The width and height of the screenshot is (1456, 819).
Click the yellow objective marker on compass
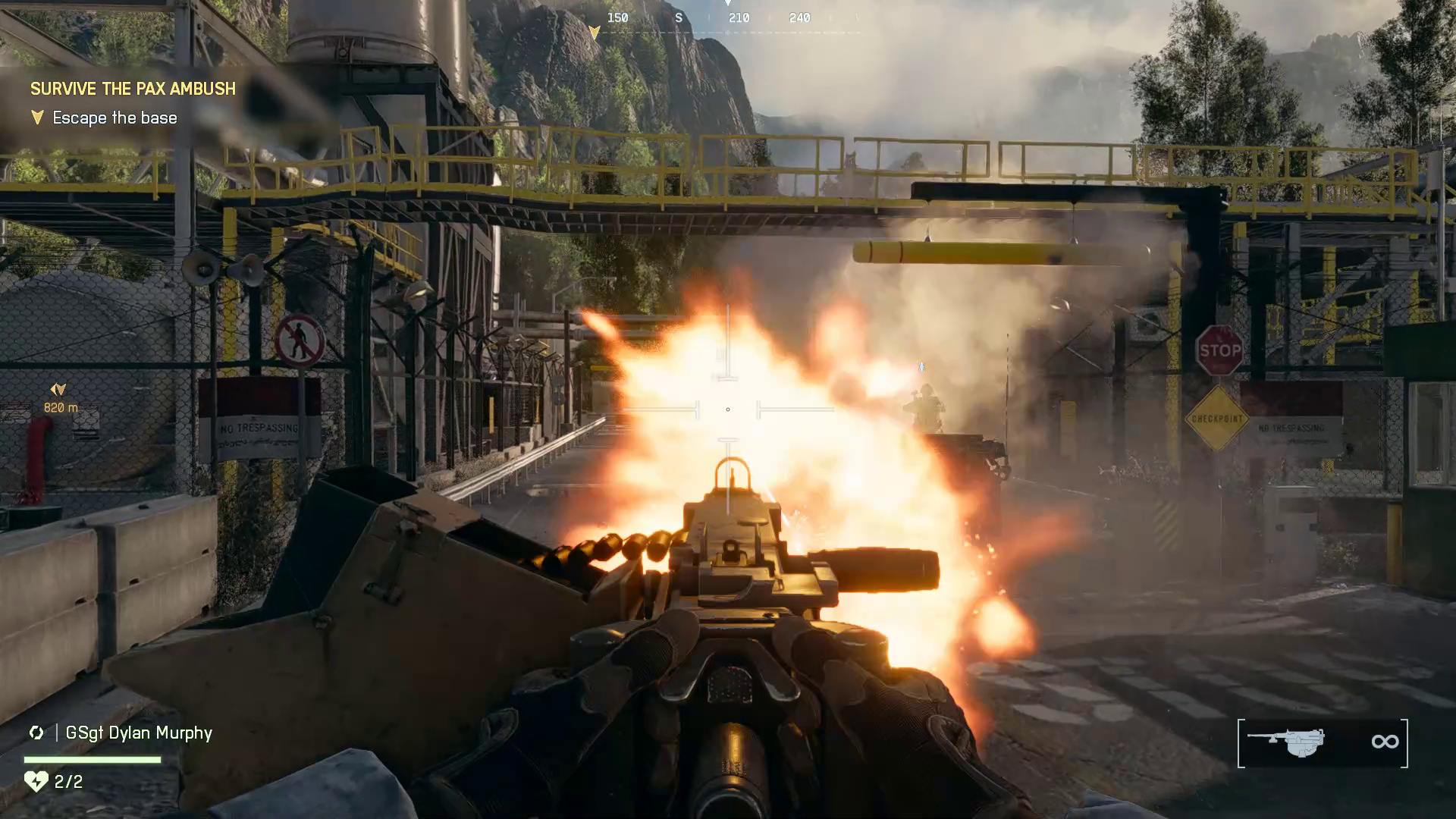coord(595,33)
